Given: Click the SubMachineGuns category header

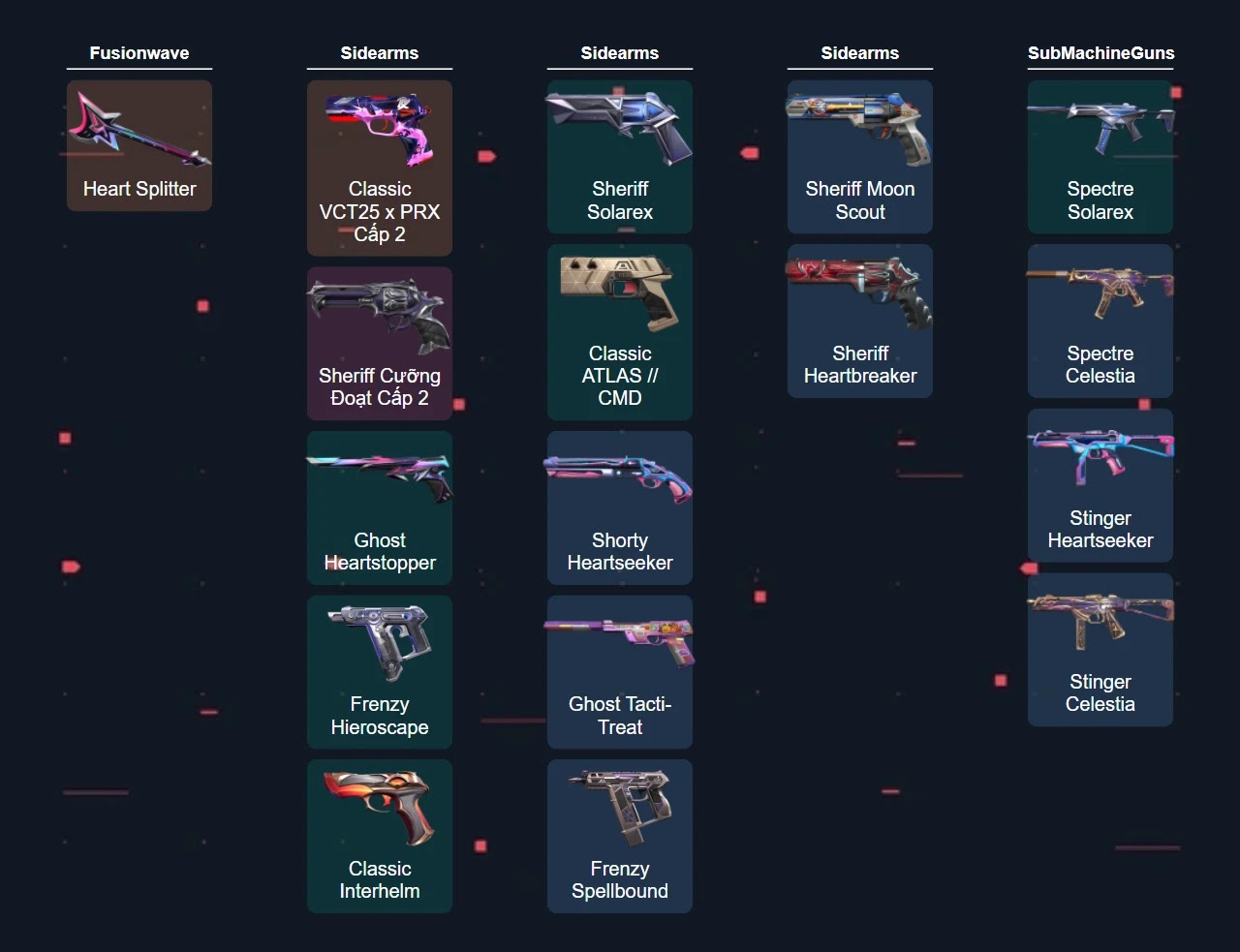Looking at the screenshot, I should pyautogui.click(x=1100, y=53).
